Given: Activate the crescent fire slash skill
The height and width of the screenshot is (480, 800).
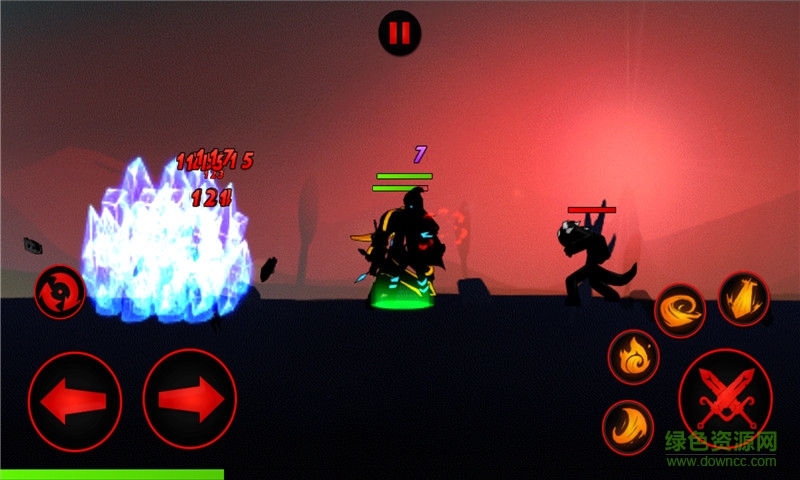Looking at the screenshot, I should (627, 427).
